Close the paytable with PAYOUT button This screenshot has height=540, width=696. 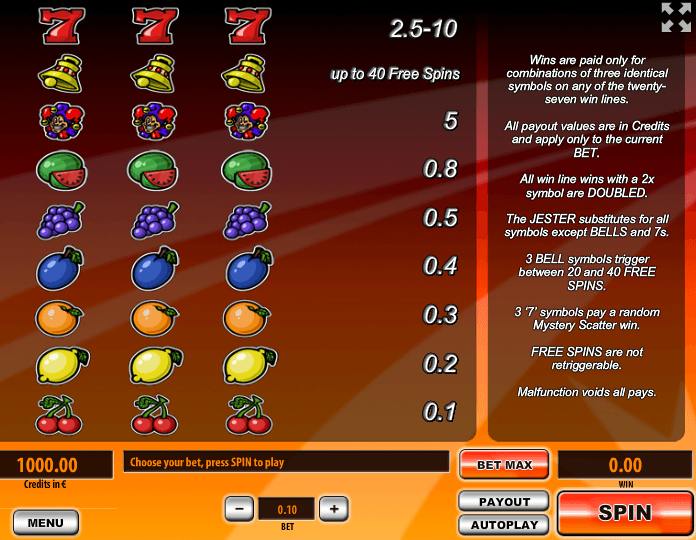click(504, 501)
